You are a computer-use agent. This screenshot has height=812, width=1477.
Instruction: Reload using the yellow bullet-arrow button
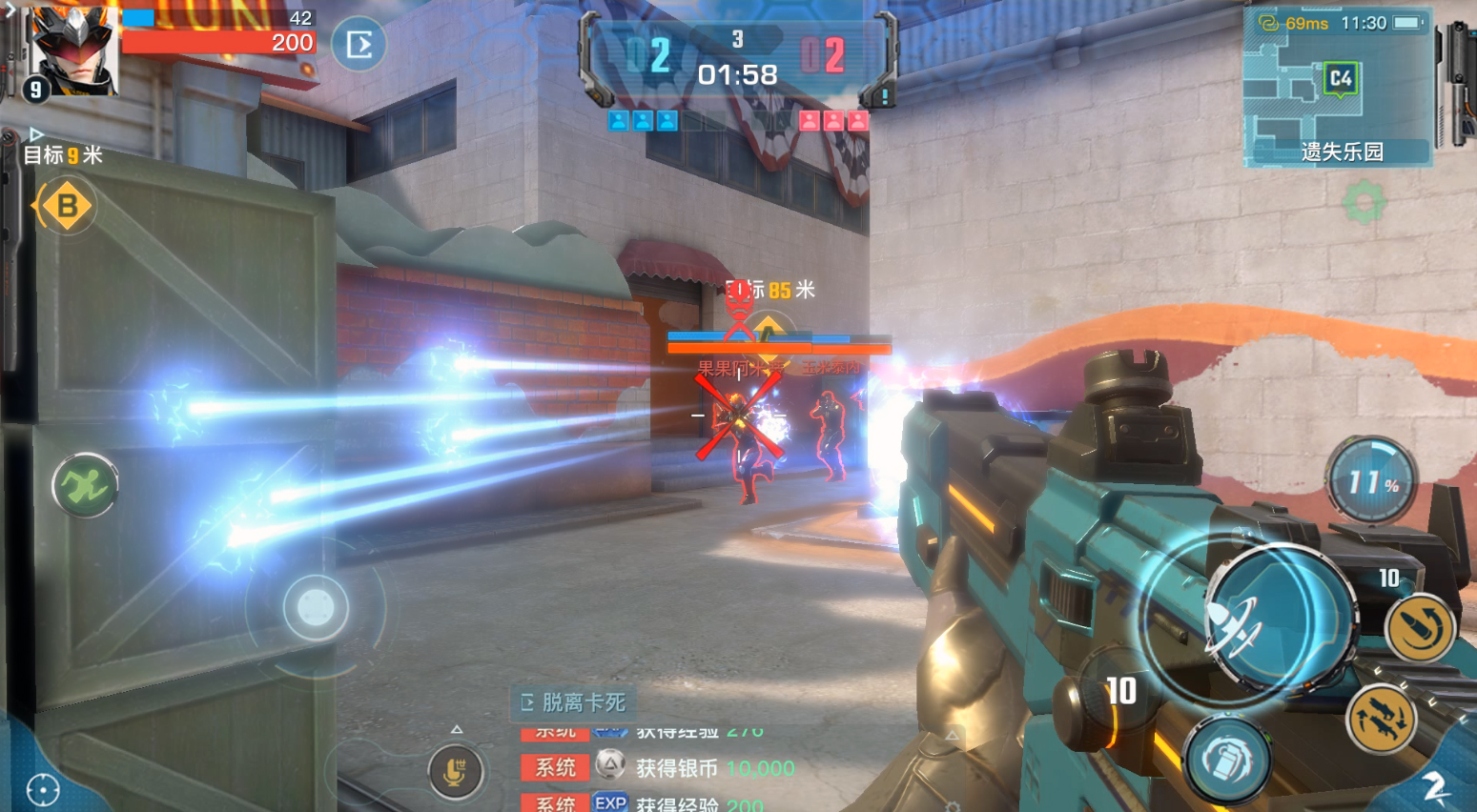click(1420, 626)
